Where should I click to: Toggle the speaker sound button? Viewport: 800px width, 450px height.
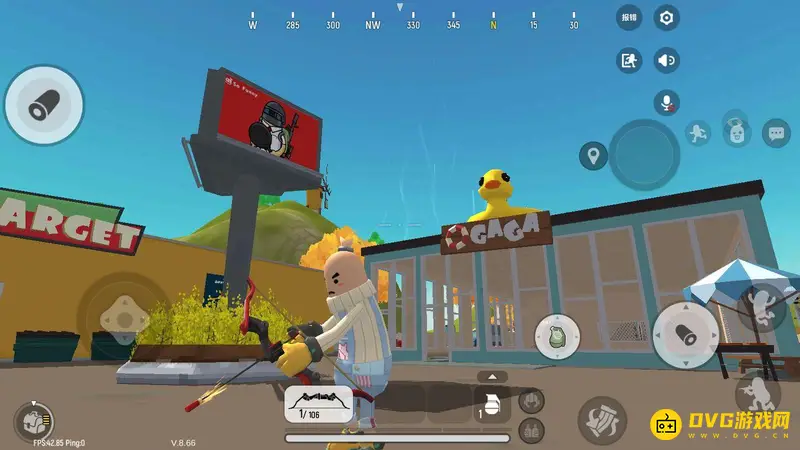667,60
